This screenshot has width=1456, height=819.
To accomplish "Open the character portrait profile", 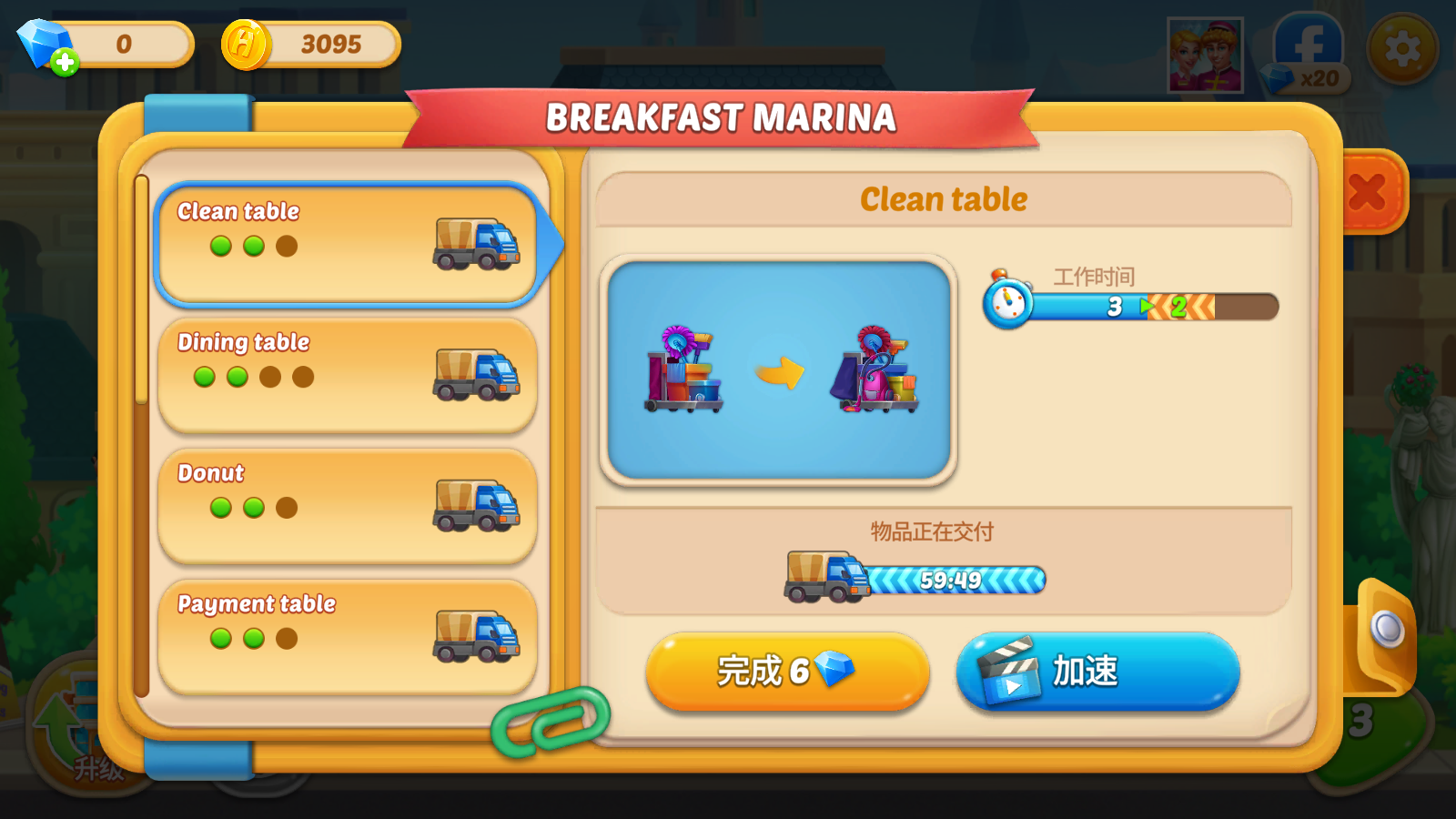I will [1205, 55].
